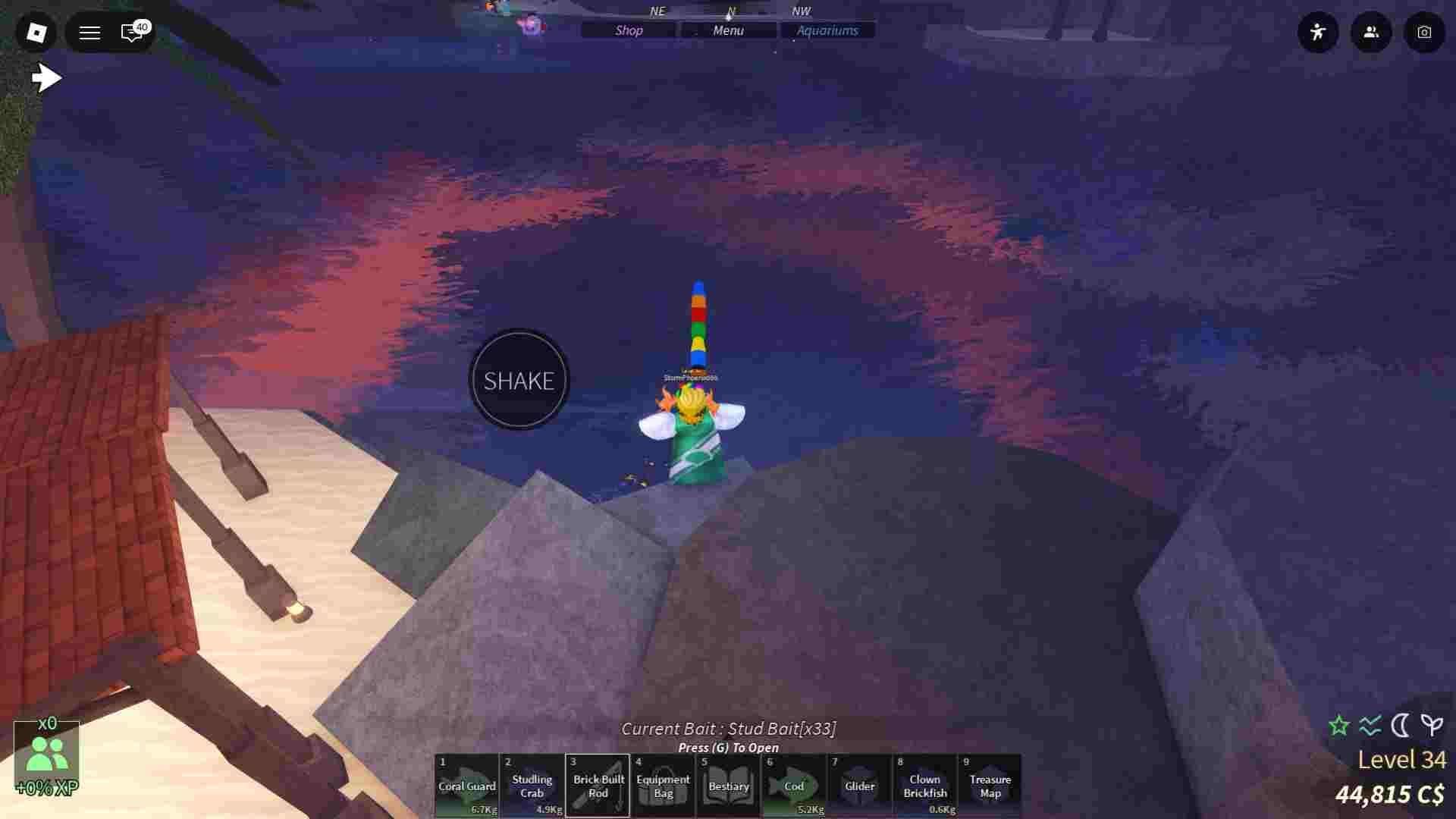
Task: Switch to the Aquariums tab
Action: (827, 30)
